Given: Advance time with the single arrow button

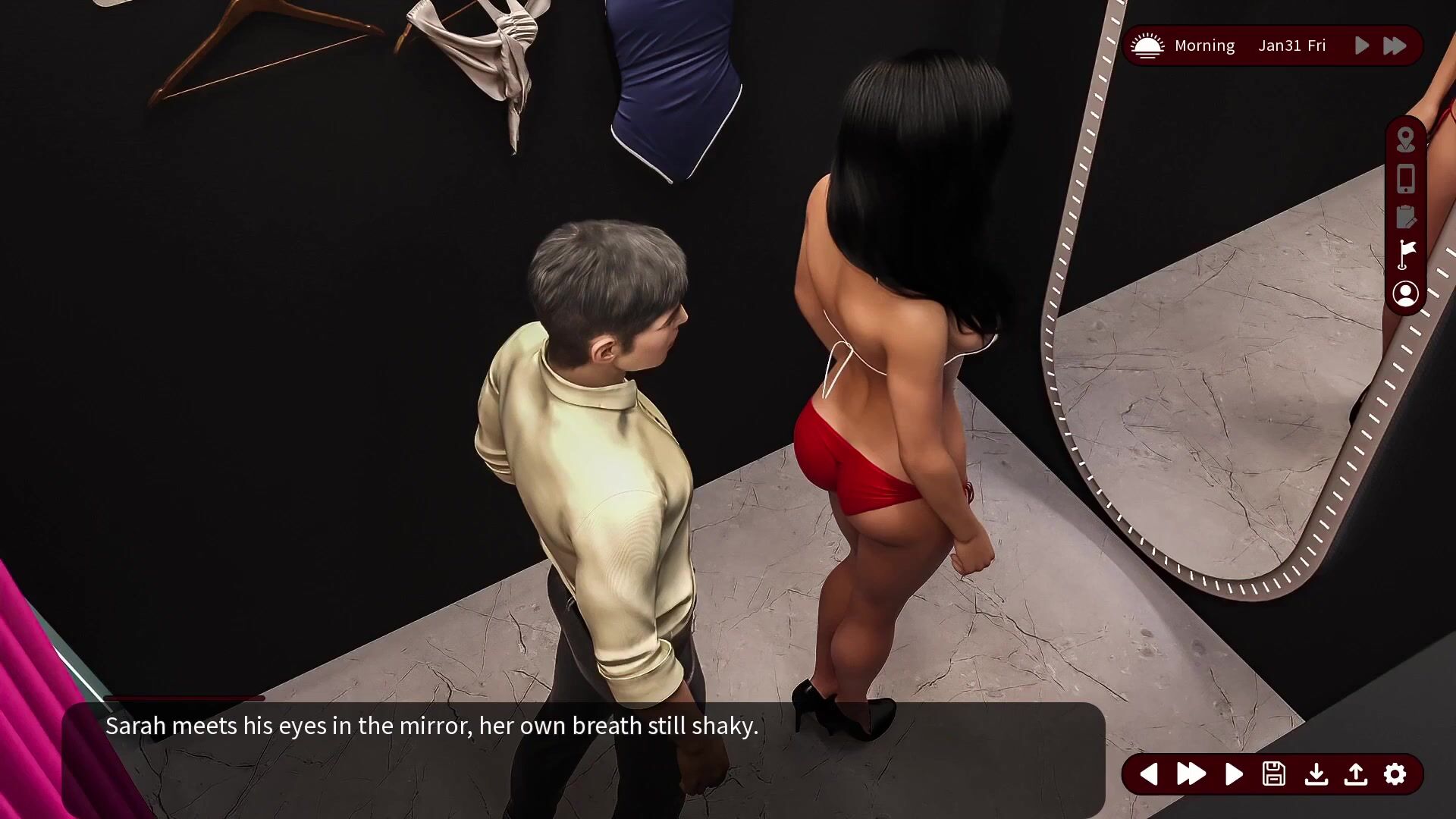Looking at the screenshot, I should pos(1362,45).
